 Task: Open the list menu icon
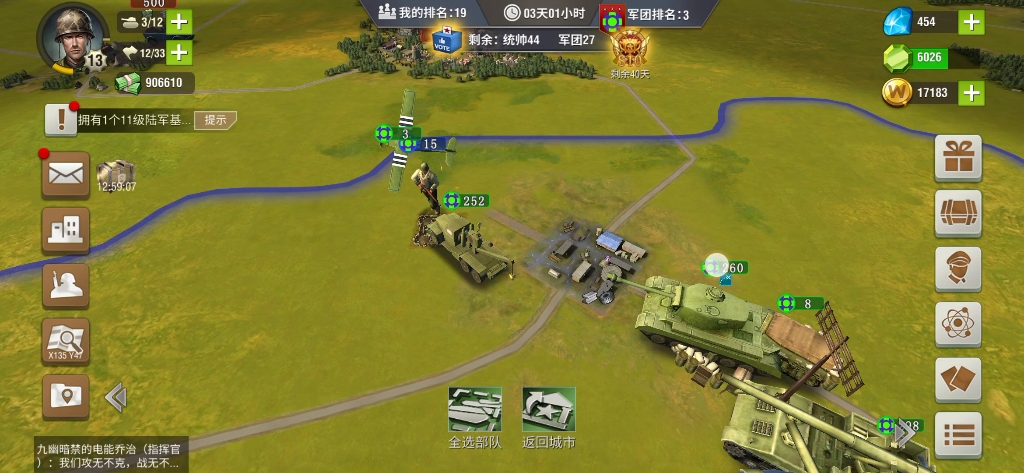tap(958, 434)
